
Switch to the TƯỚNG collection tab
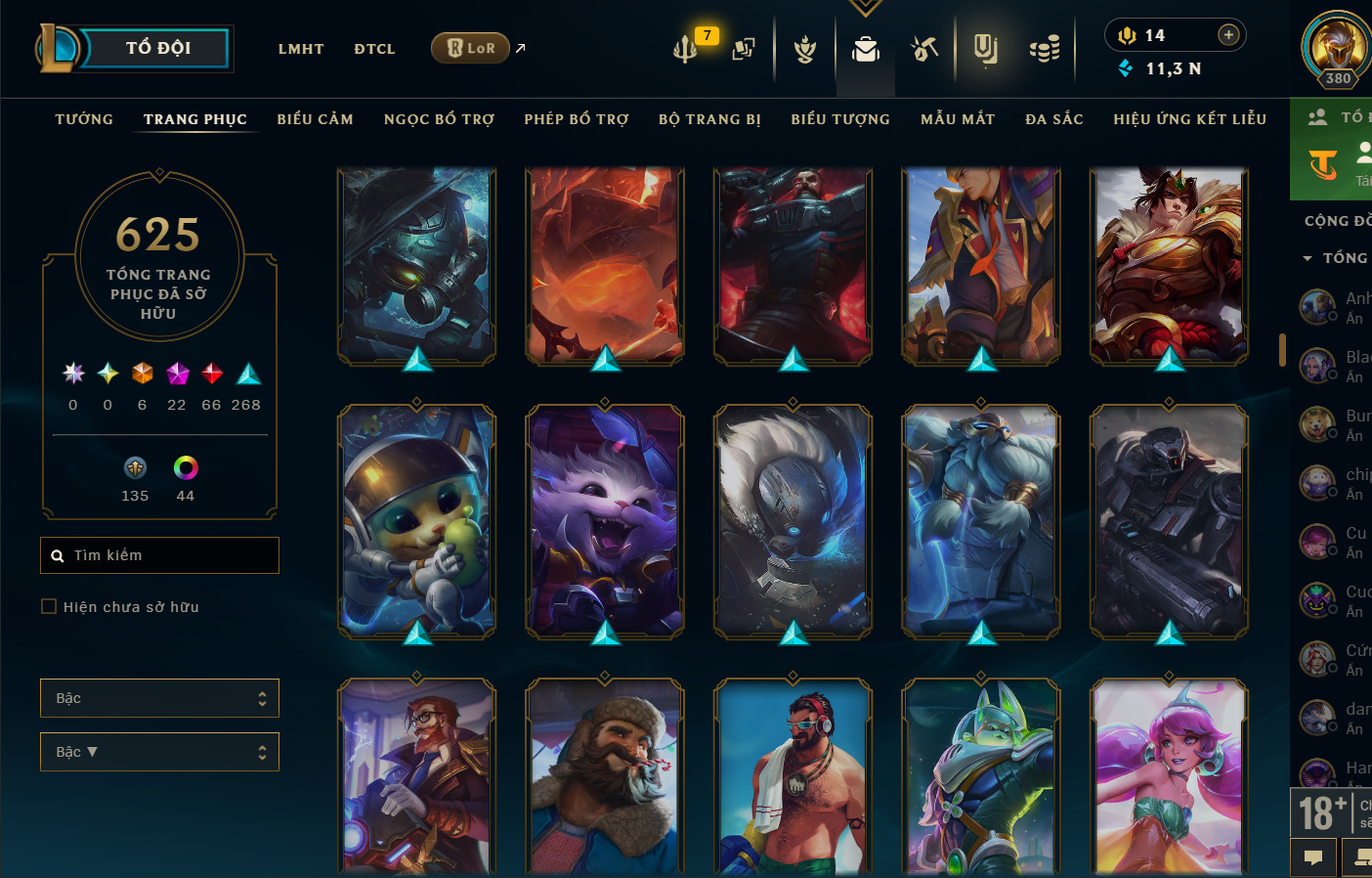point(84,119)
